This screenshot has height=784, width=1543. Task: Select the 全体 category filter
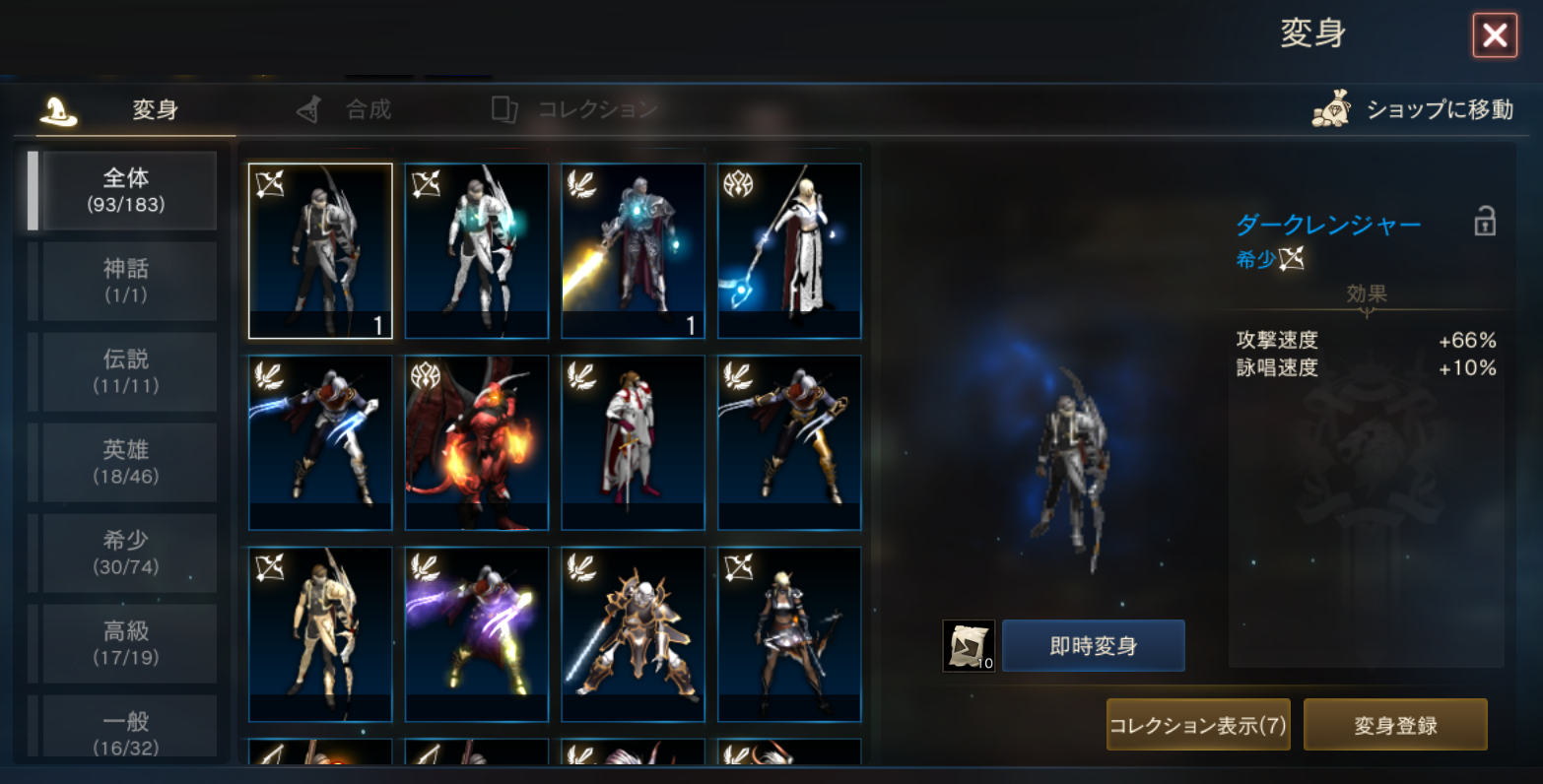tap(127, 190)
